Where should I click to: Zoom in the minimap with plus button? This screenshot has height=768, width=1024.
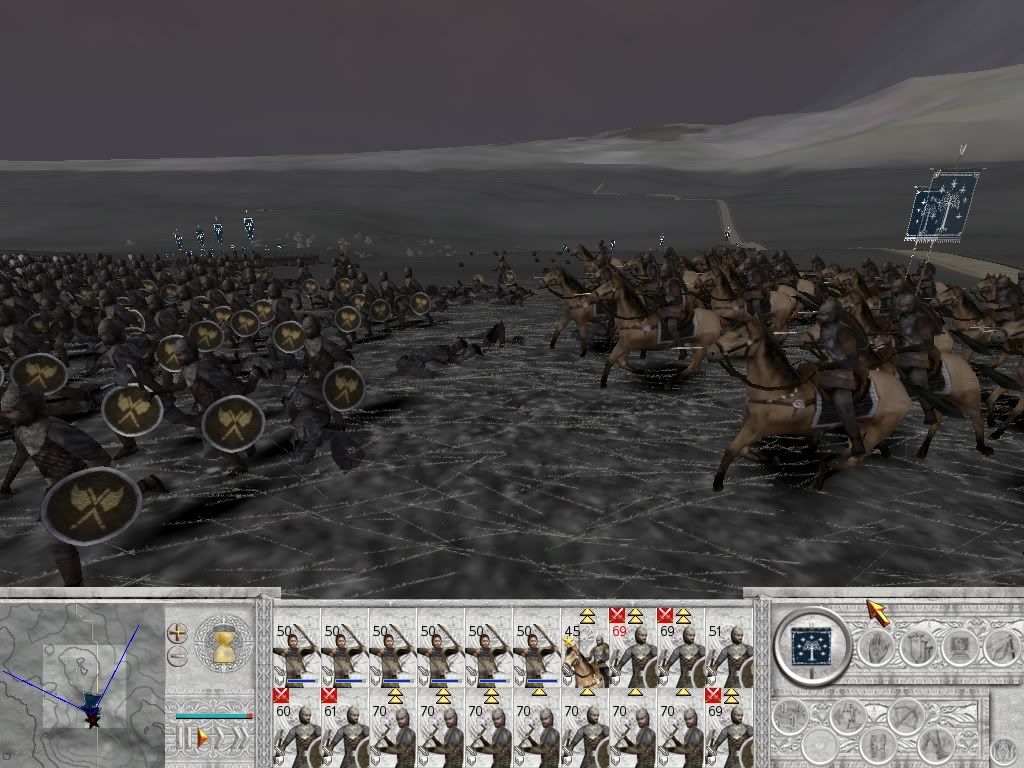click(x=177, y=633)
